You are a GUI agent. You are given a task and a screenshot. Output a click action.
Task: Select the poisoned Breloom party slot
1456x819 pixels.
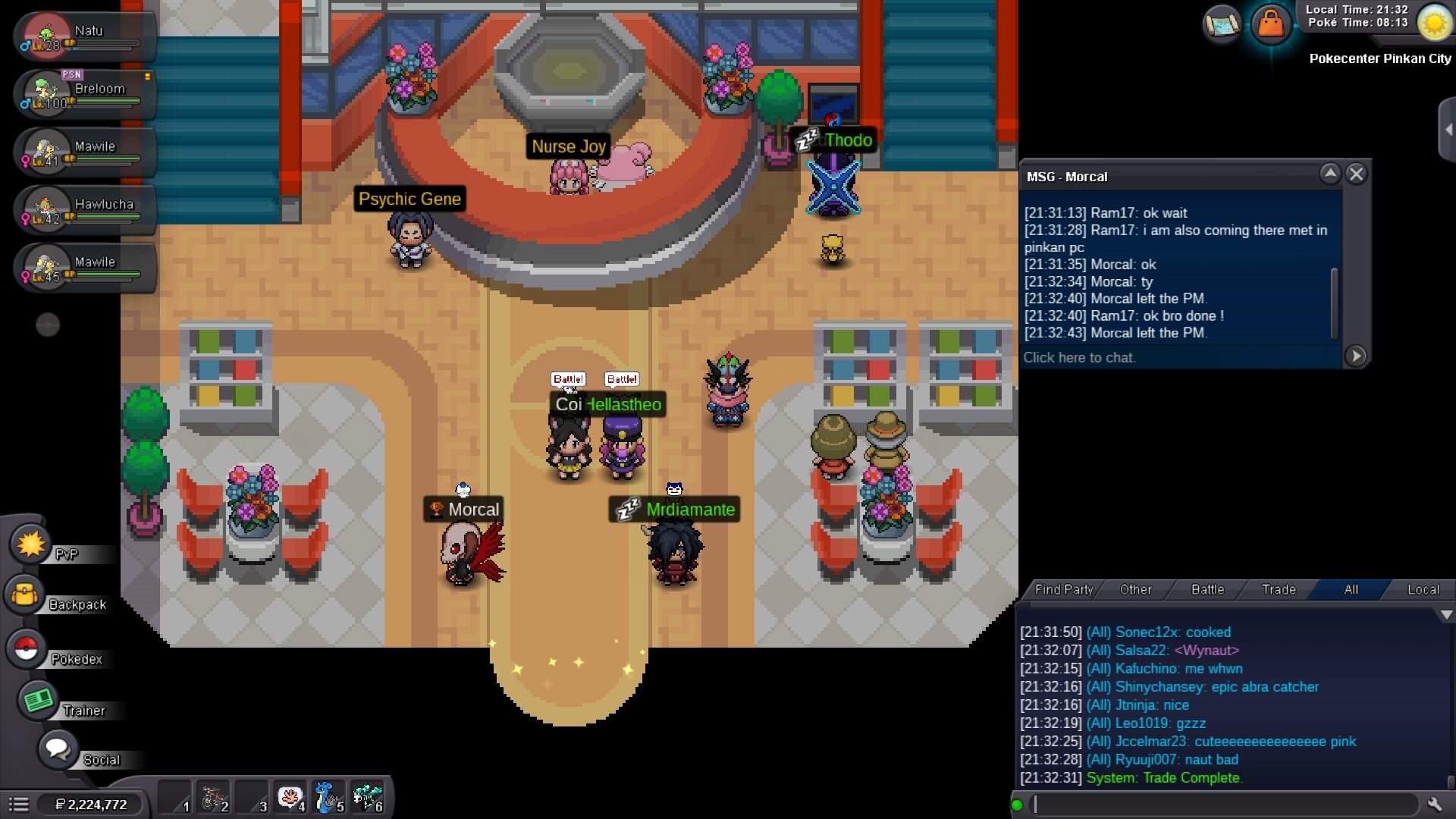(83, 94)
